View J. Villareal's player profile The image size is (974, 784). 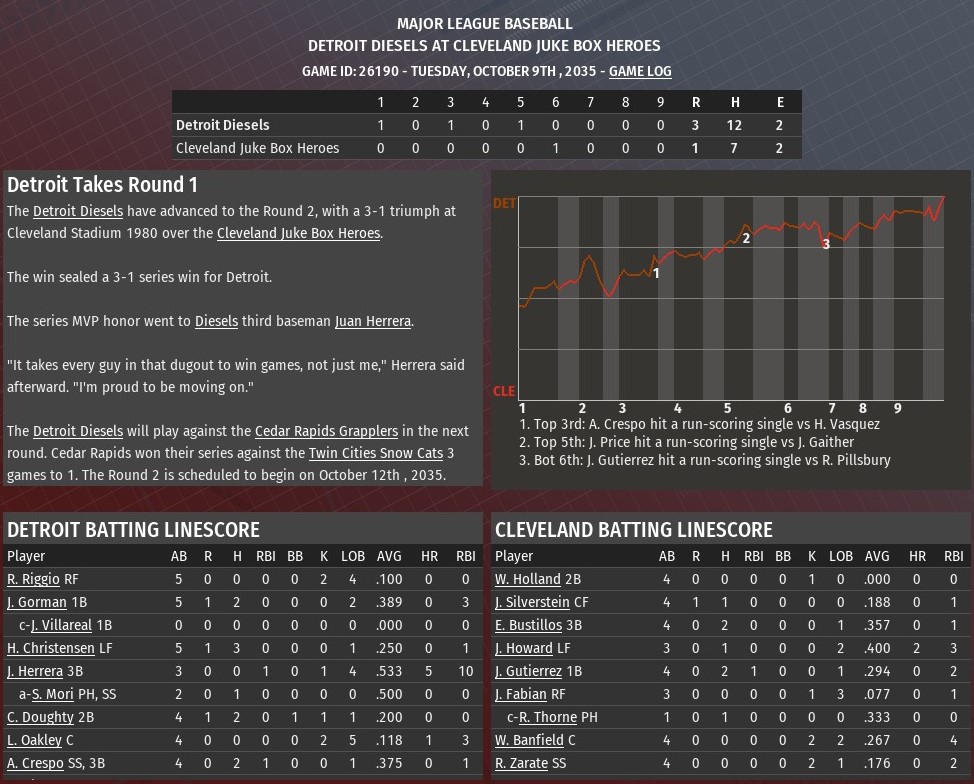click(x=61, y=625)
